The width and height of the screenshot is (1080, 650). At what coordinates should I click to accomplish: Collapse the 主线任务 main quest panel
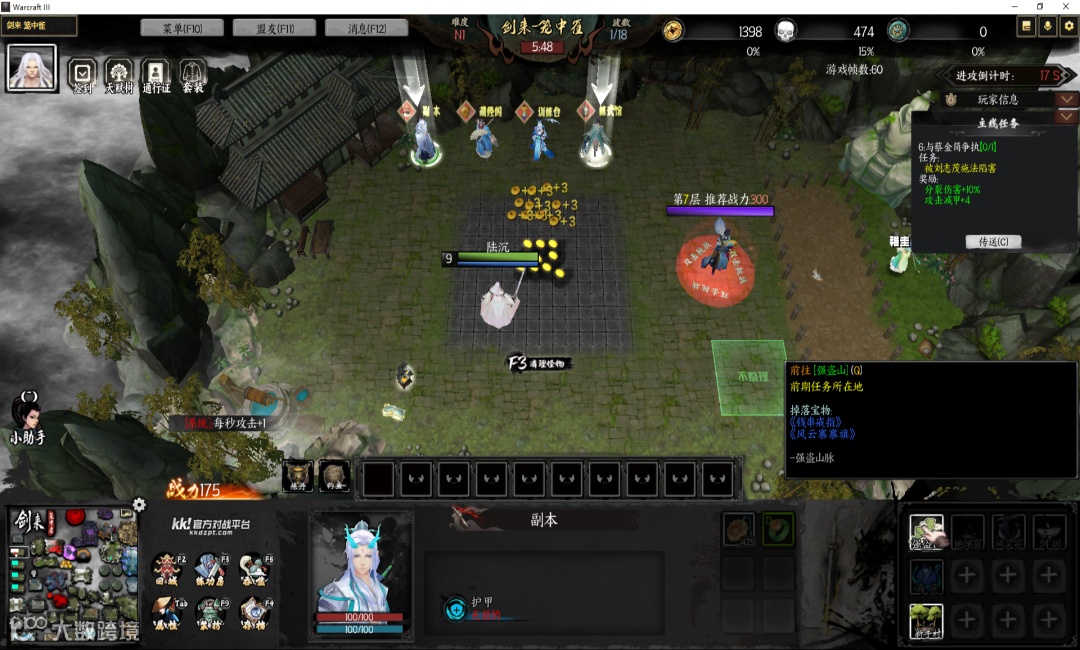[x=1067, y=117]
